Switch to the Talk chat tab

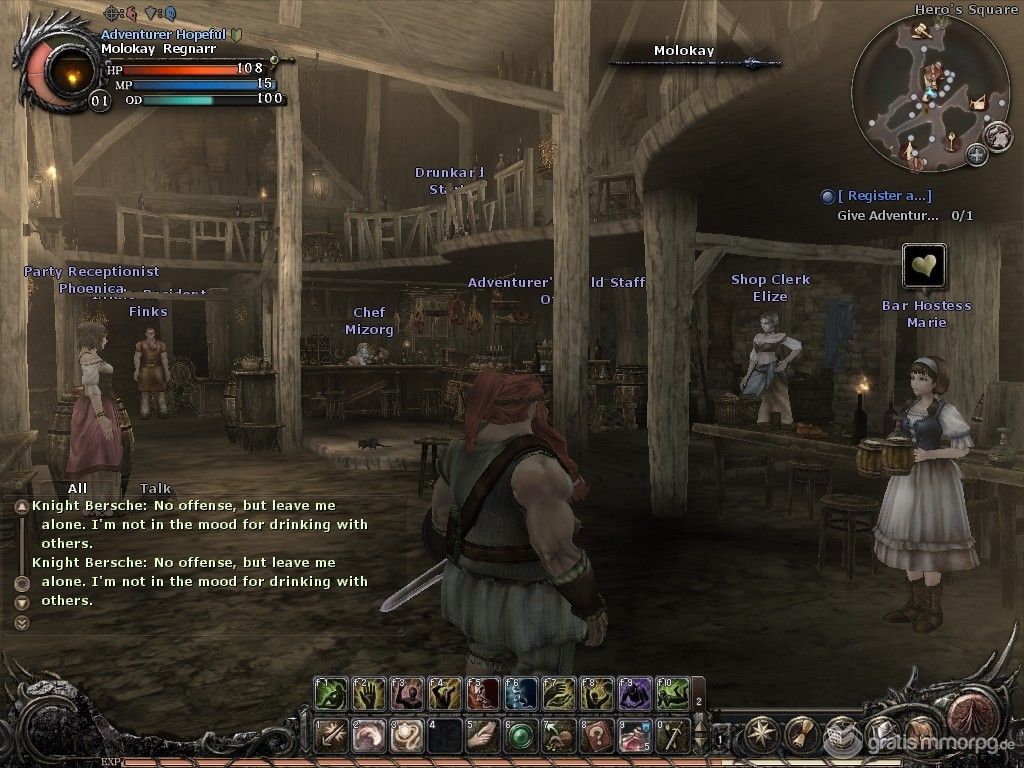pos(155,488)
